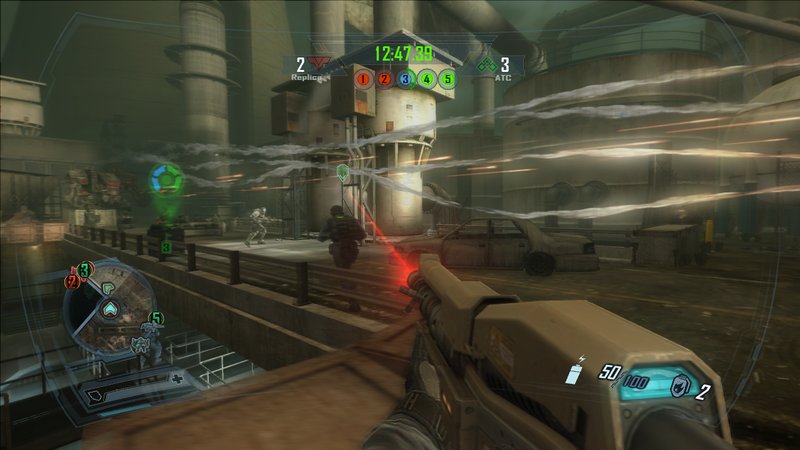Select green control point 5 indicator

coord(446,77)
